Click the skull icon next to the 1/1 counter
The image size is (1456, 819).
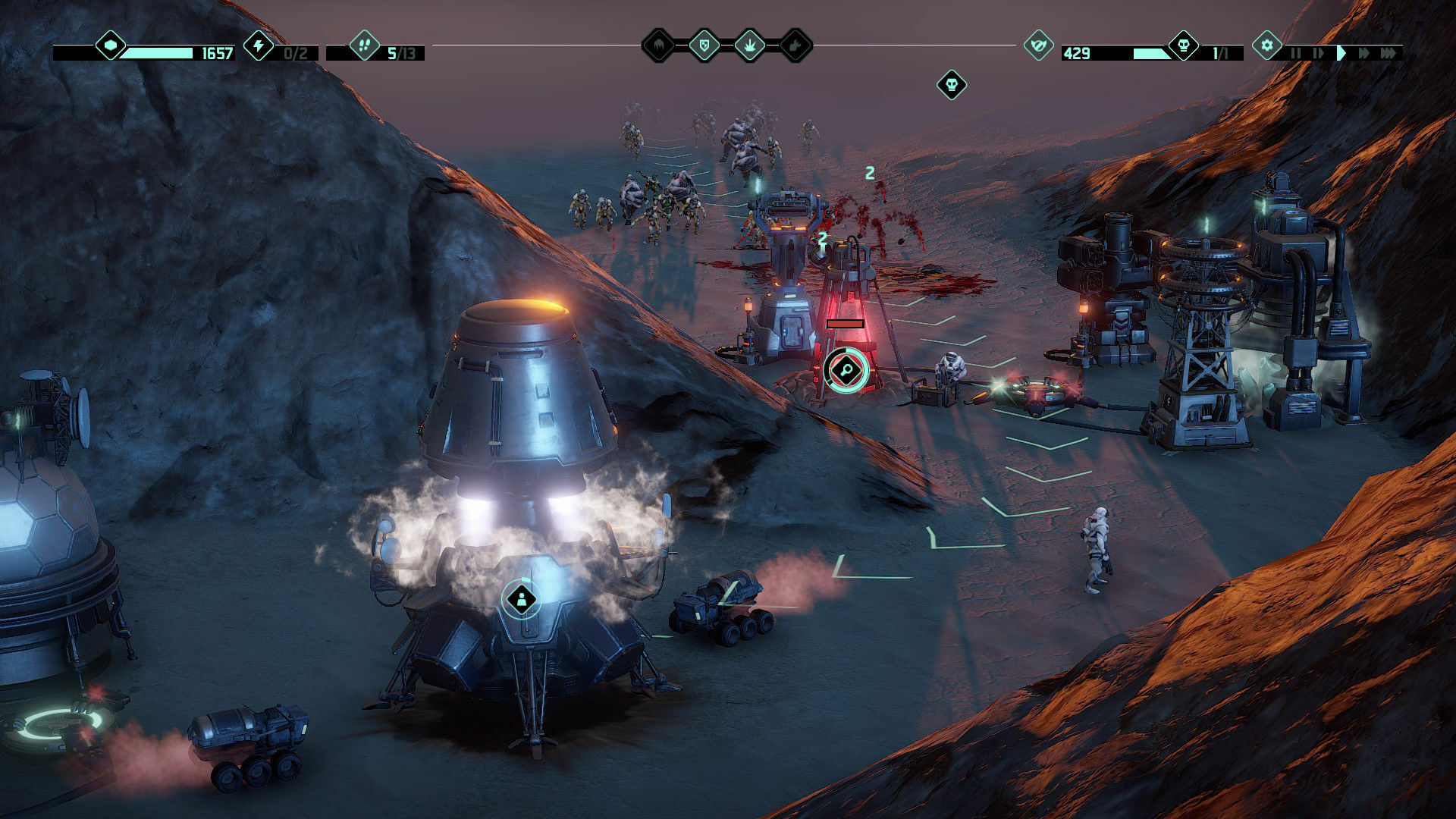(x=1182, y=47)
